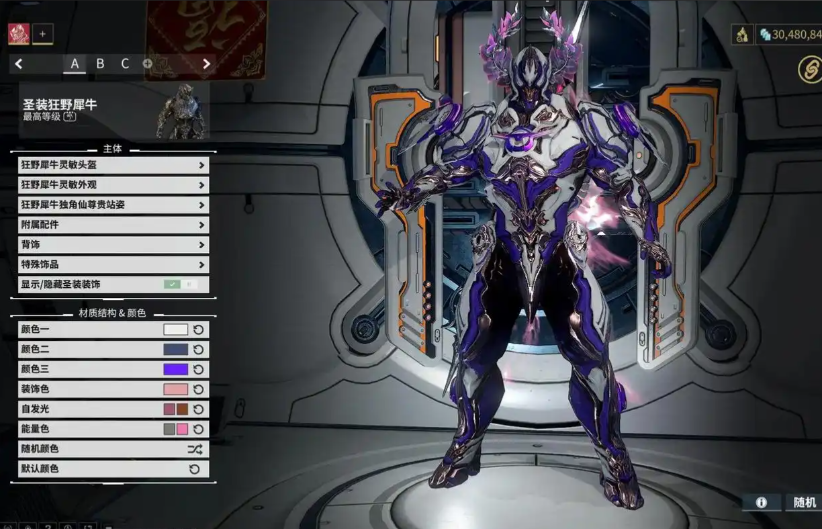822x529 pixels.
Task: Switch to appearance config B
Action: click(100, 64)
